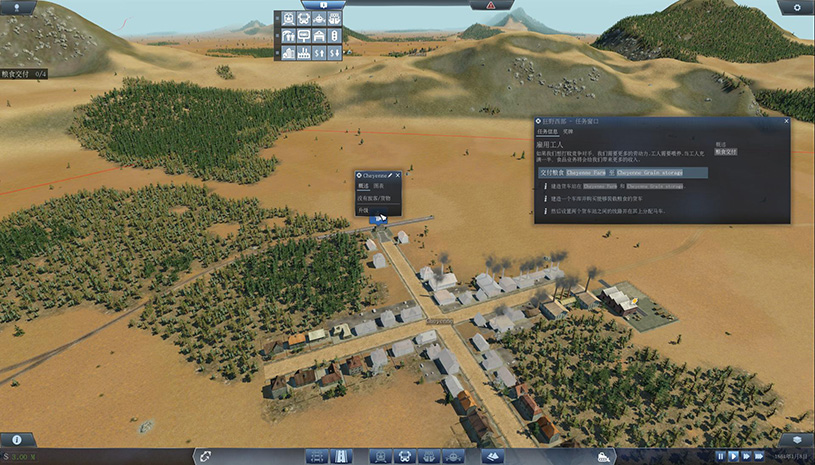Open the railway track construction tool
Viewport: 815px width, 465px height.
pos(317,456)
